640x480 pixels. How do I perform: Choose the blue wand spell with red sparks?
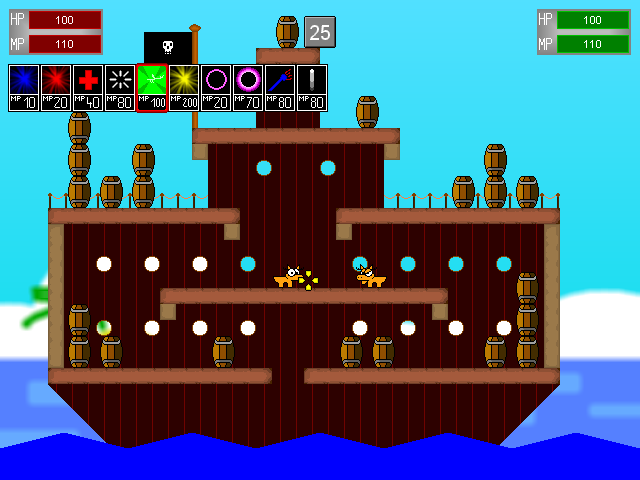280,87
